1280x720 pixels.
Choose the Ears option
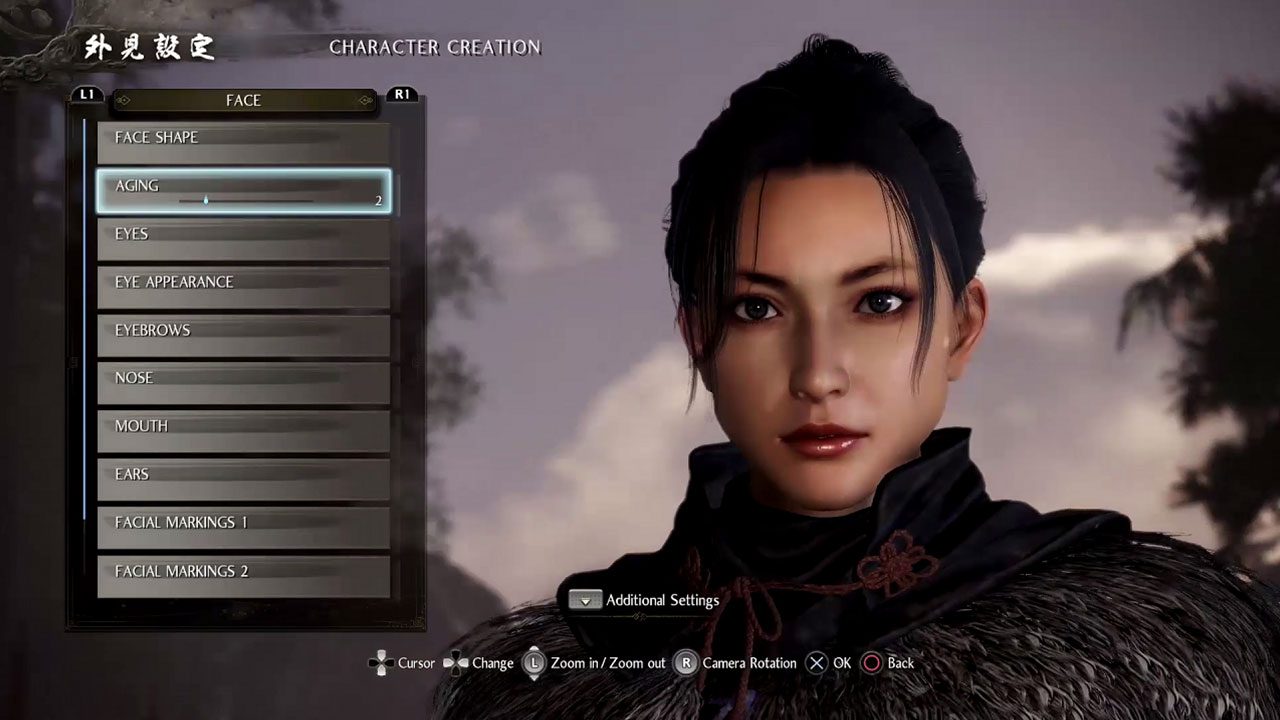[243, 479]
